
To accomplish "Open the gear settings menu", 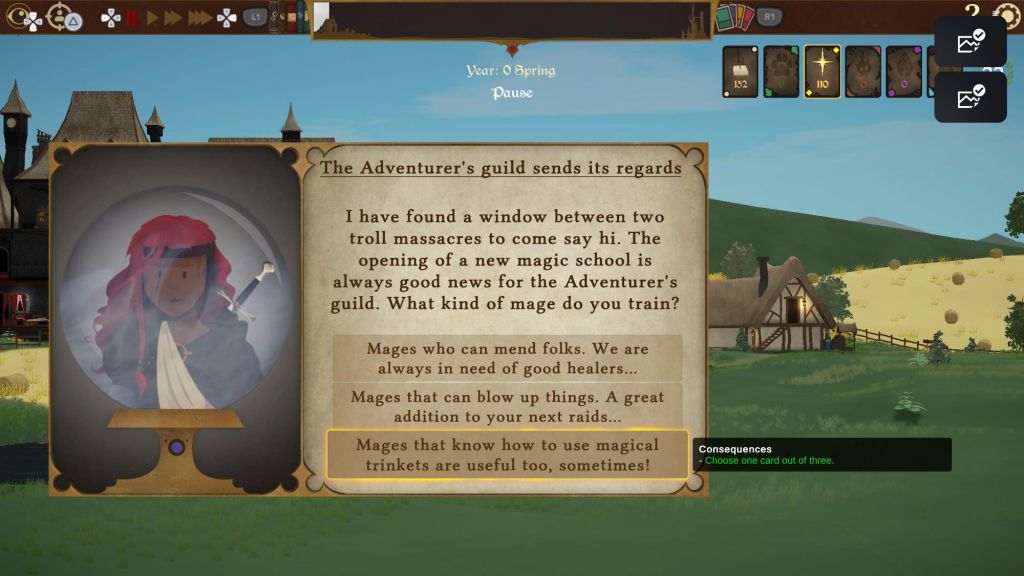I will [x=1005, y=15].
